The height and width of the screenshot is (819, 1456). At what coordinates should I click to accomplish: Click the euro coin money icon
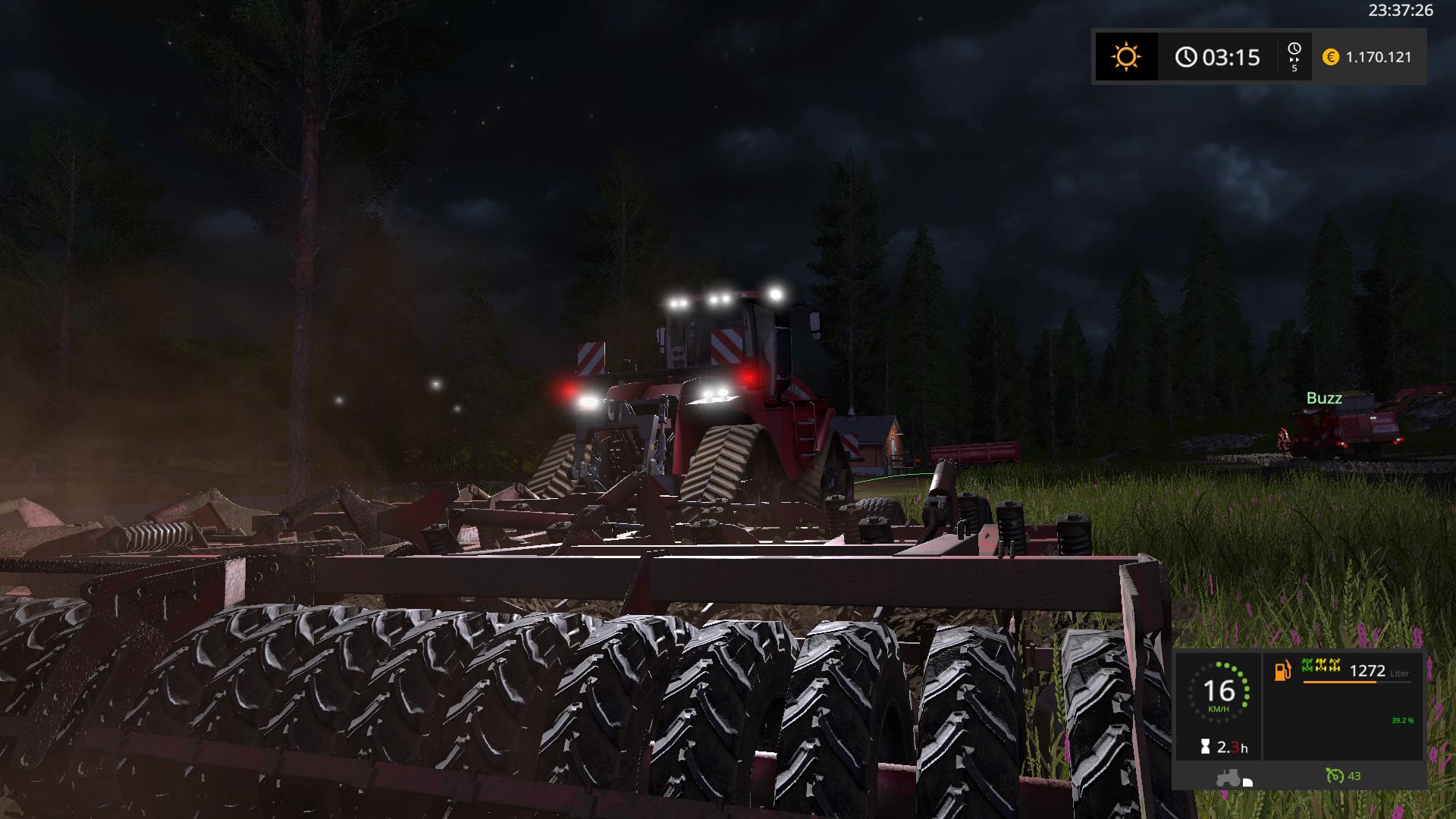[x=1330, y=57]
